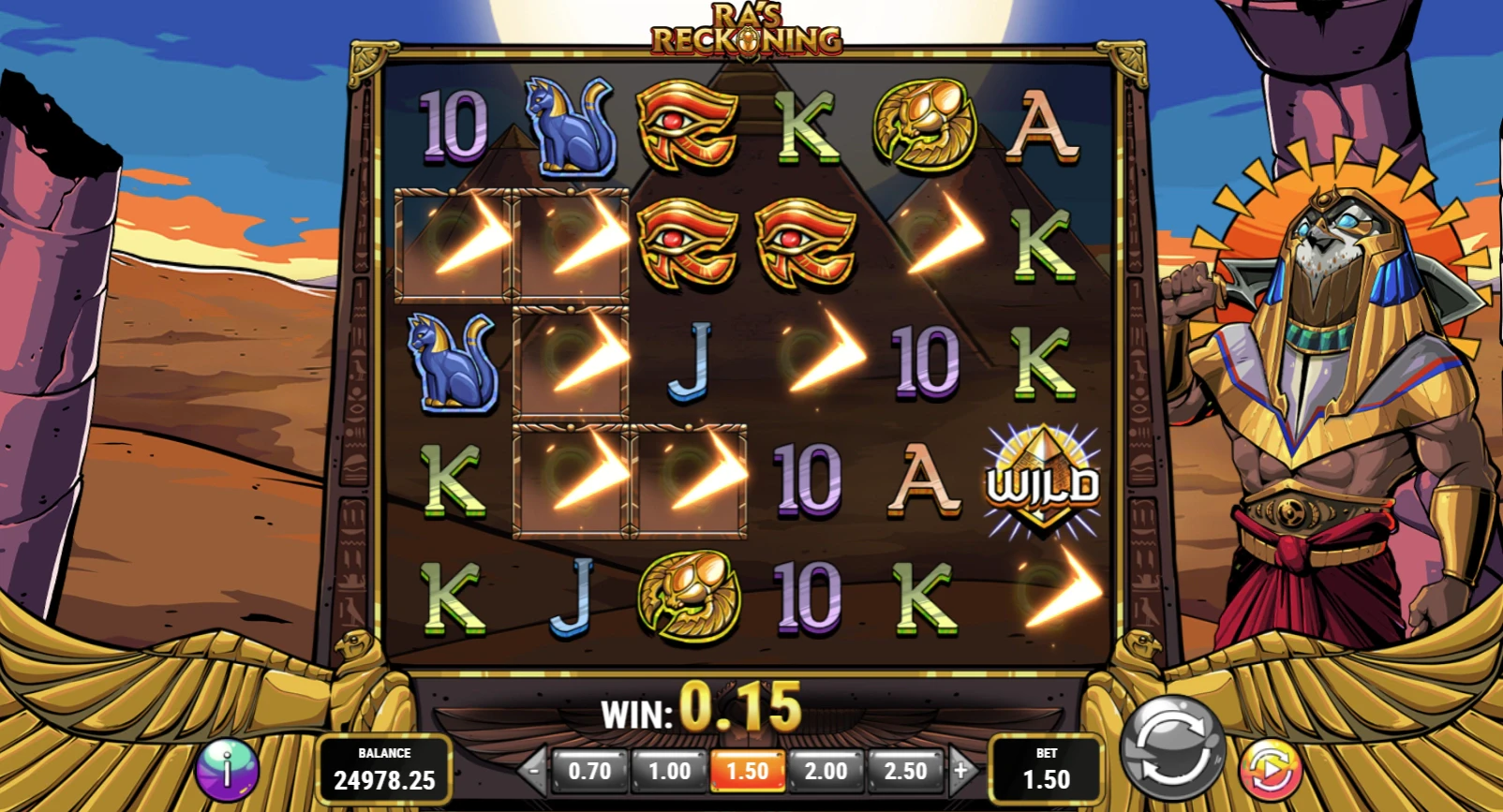Decrease the bet with the minus arrow
This screenshot has height=812, width=1503.
tap(533, 771)
